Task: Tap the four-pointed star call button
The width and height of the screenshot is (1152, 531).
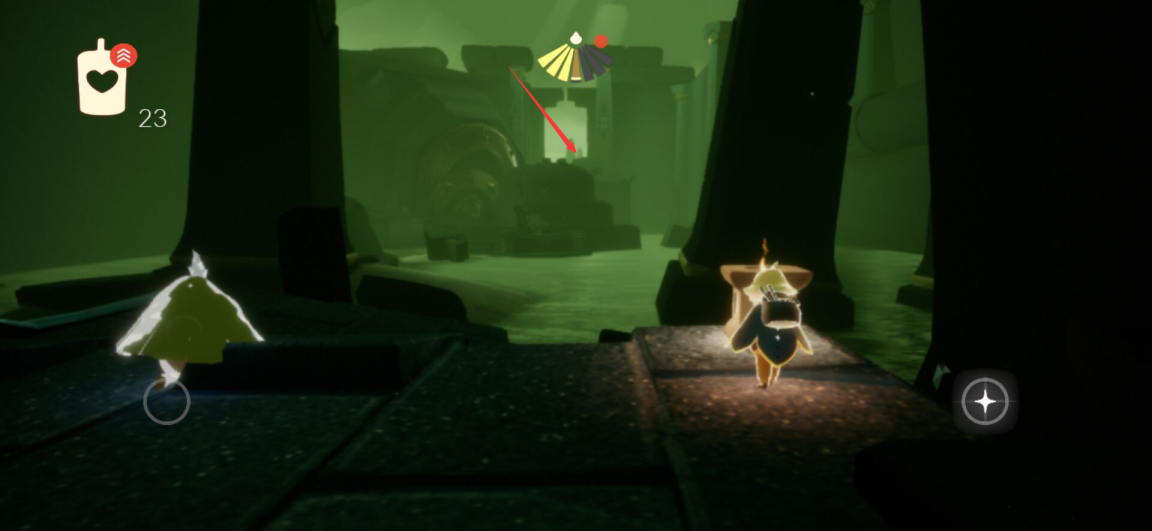Action: click(x=985, y=402)
